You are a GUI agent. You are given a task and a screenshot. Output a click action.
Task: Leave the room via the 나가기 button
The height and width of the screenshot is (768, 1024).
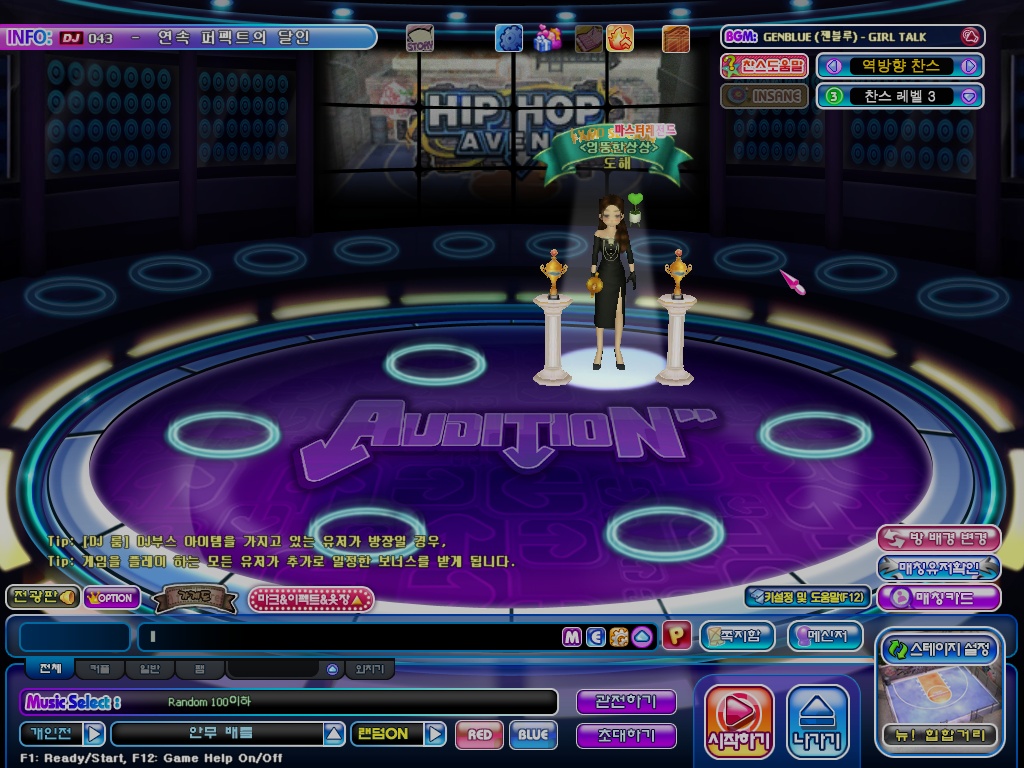818,720
